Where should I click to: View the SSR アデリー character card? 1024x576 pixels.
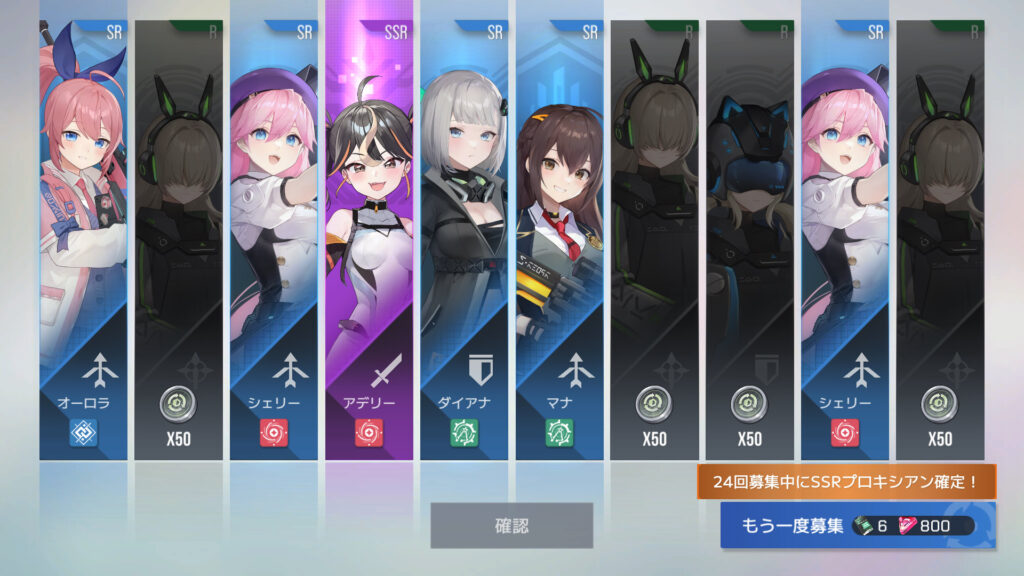[x=368, y=240]
